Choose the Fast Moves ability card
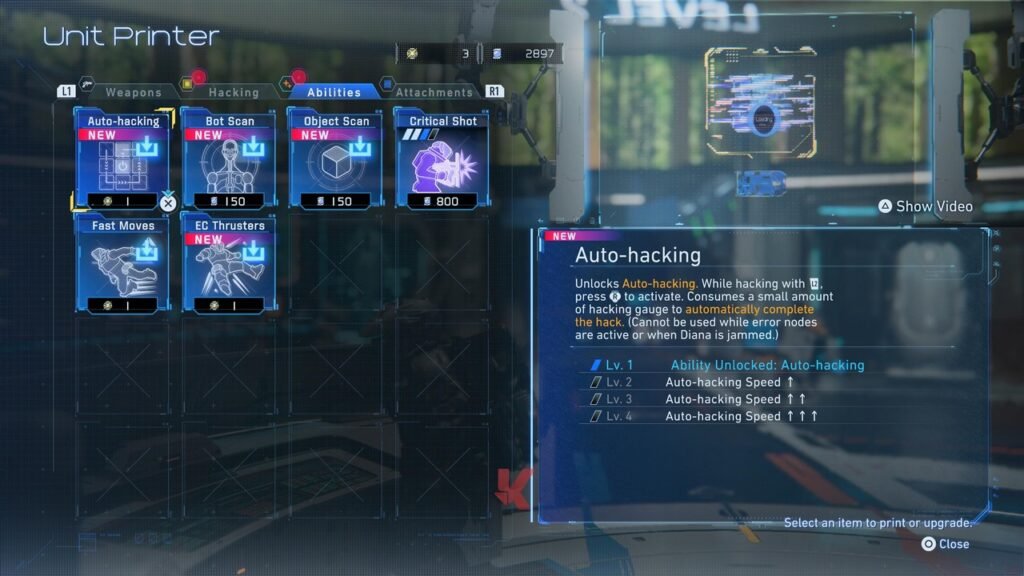Image resolution: width=1024 pixels, height=576 pixels. (x=123, y=265)
